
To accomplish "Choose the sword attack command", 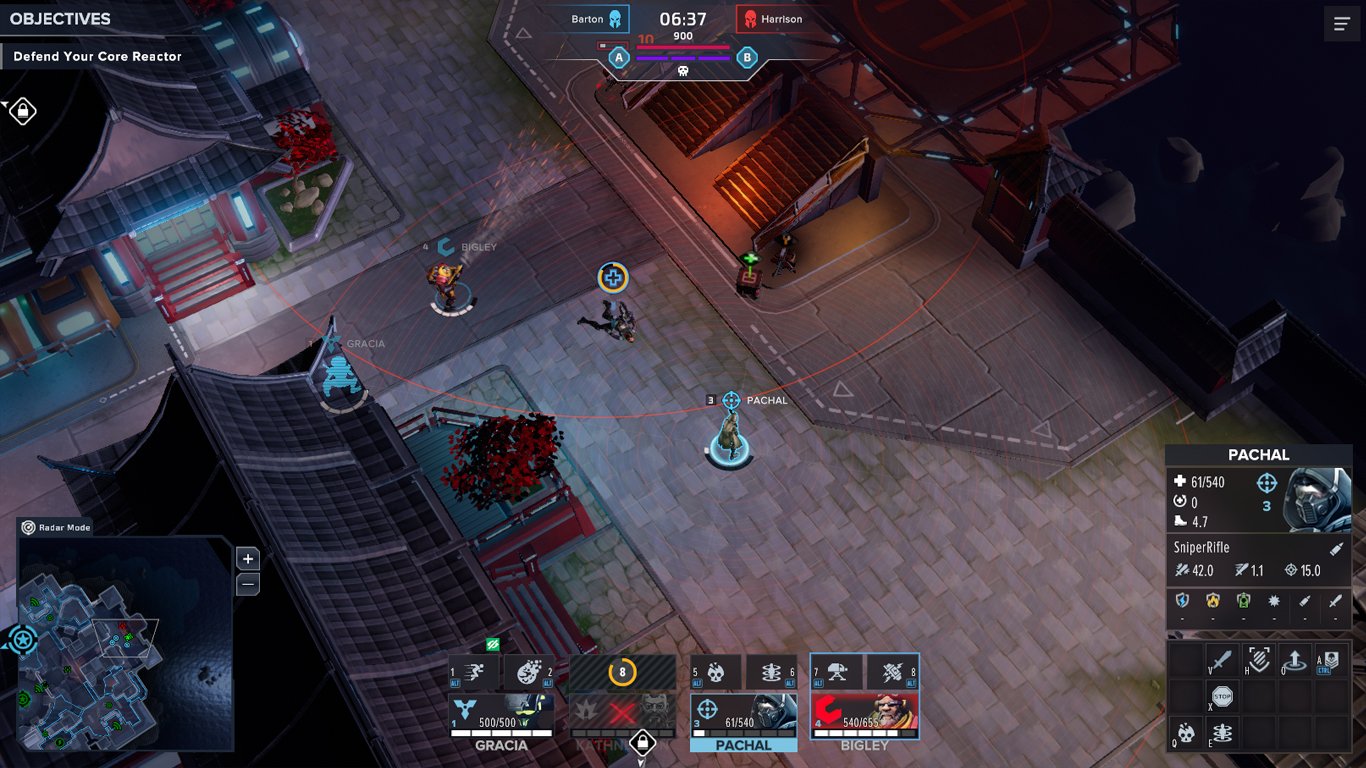I will (x=1222, y=660).
